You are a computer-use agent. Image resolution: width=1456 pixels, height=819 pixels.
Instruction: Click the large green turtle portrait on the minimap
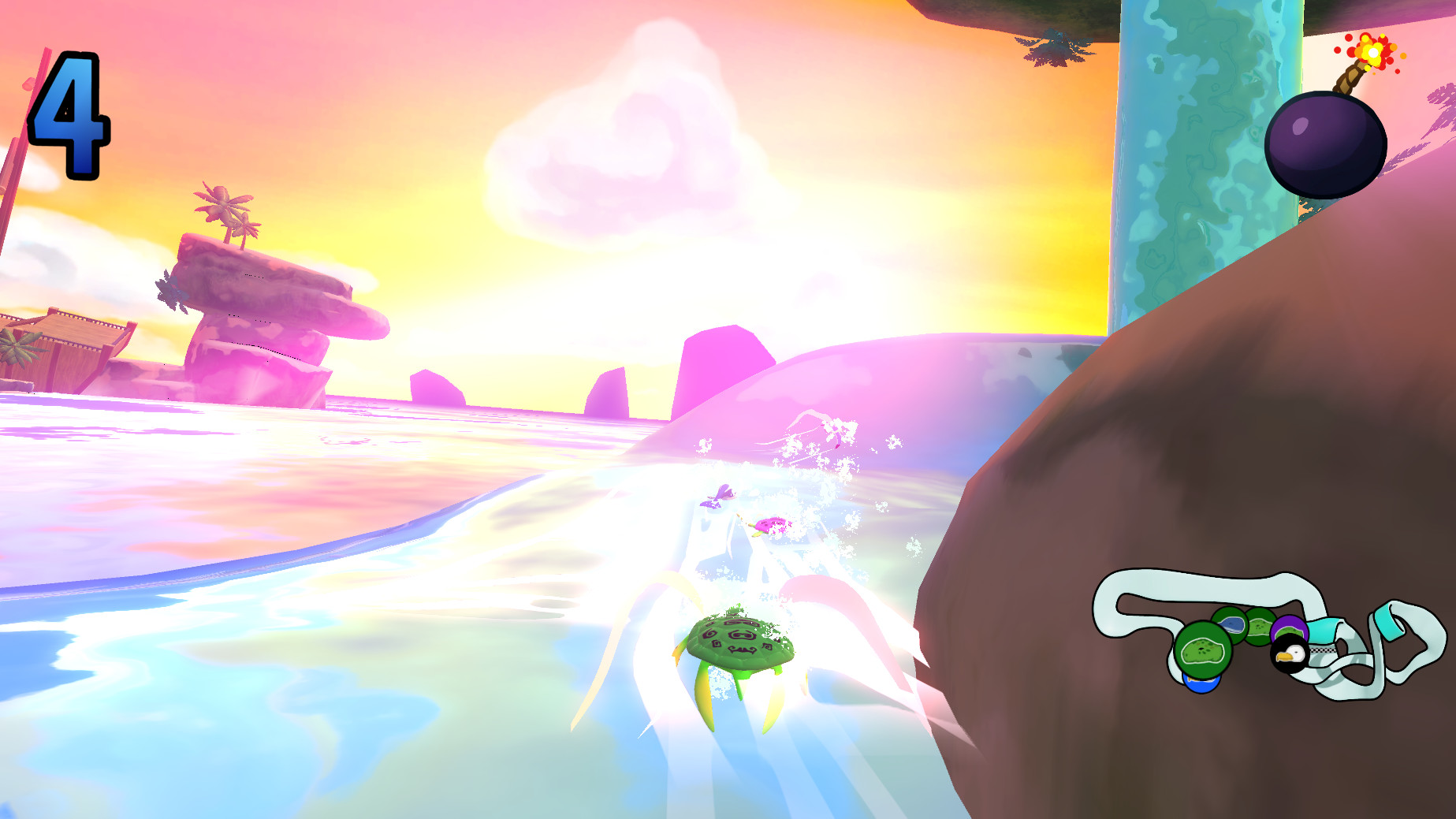click(x=1202, y=647)
